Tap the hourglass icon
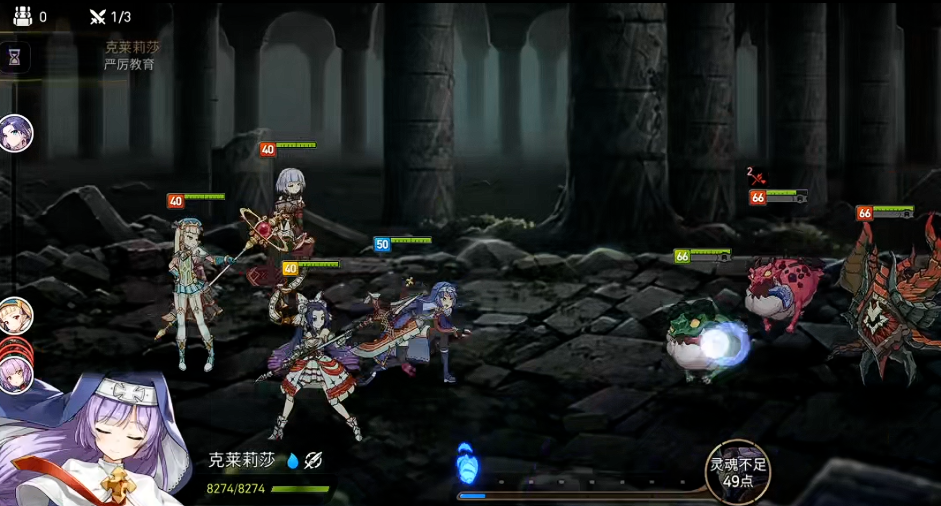This screenshot has width=941, height=506. click(x=15, y=58)
